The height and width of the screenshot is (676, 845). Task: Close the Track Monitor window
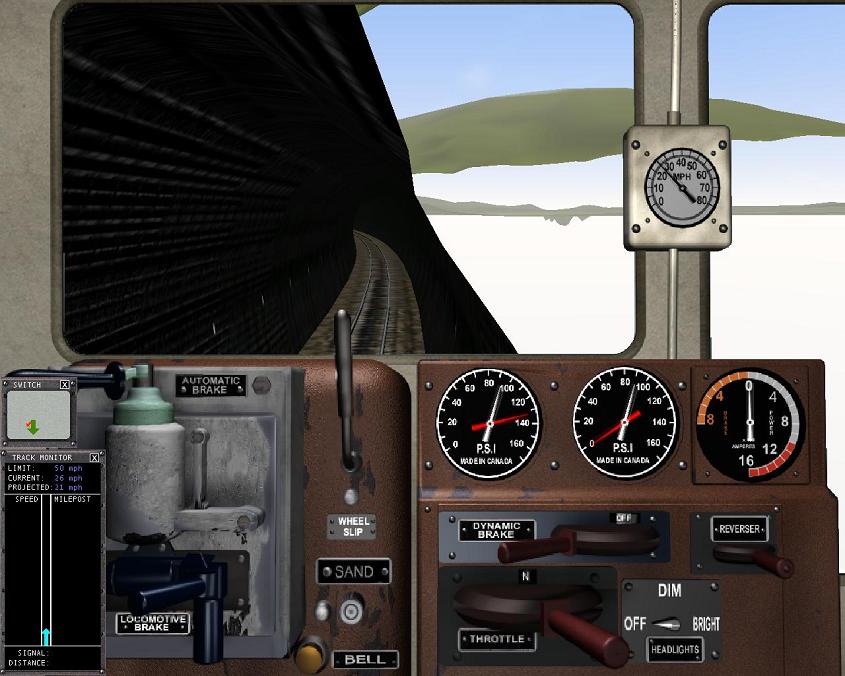pyautogui.click(x=95, y=457)
